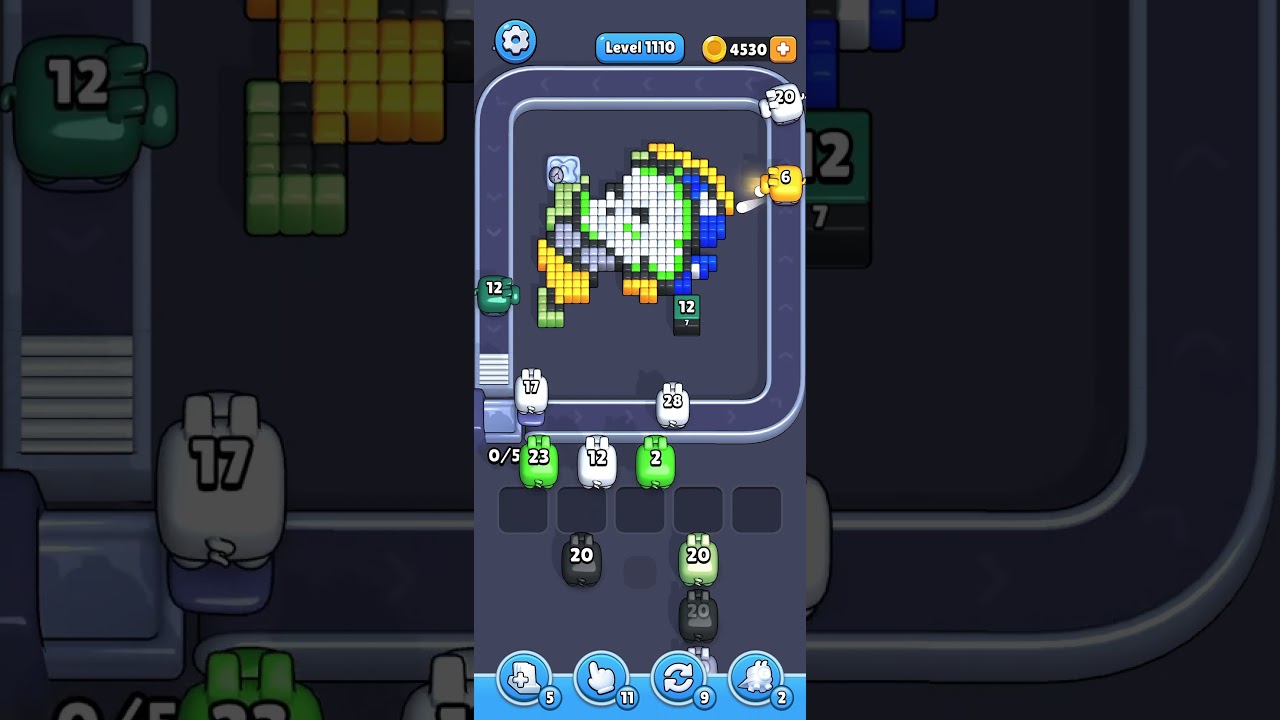Tap the green glove numbered 23
The height and width of the screenshot is (720, 1280).
click(x=538, y=460)
